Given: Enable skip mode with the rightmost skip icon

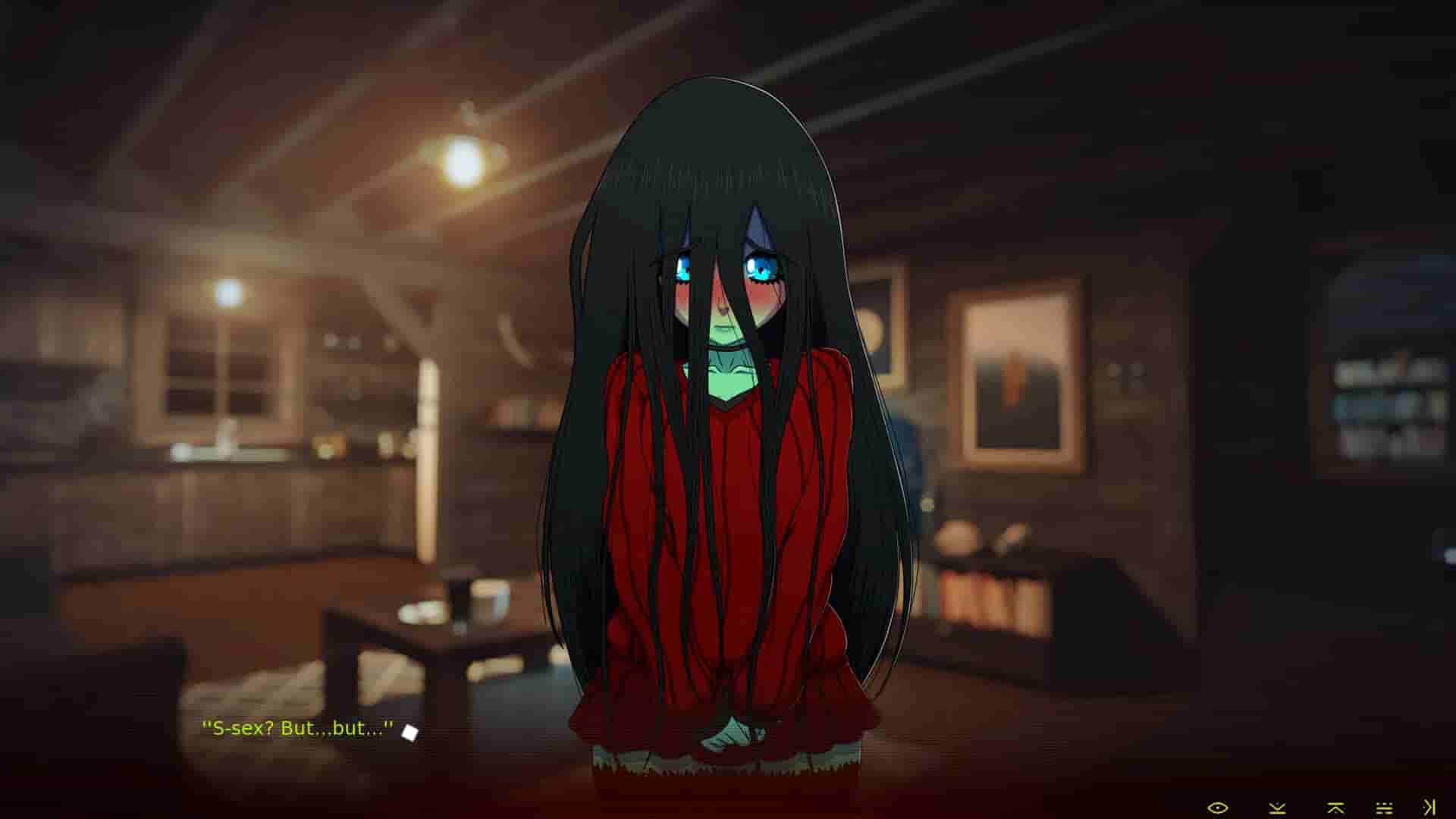Looking at the screenshot, I should click(x=1426, y=808).
